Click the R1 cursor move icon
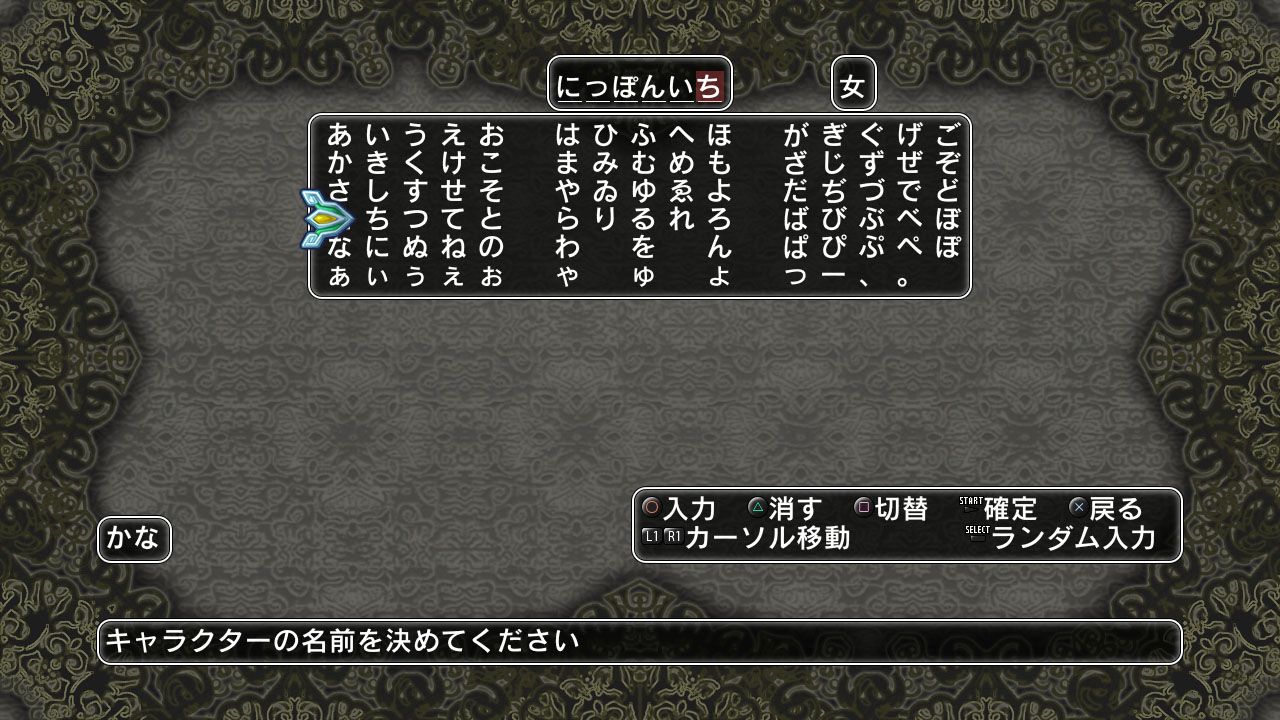The height and width of the screenshot is (720, 1280). click(673, 534)
